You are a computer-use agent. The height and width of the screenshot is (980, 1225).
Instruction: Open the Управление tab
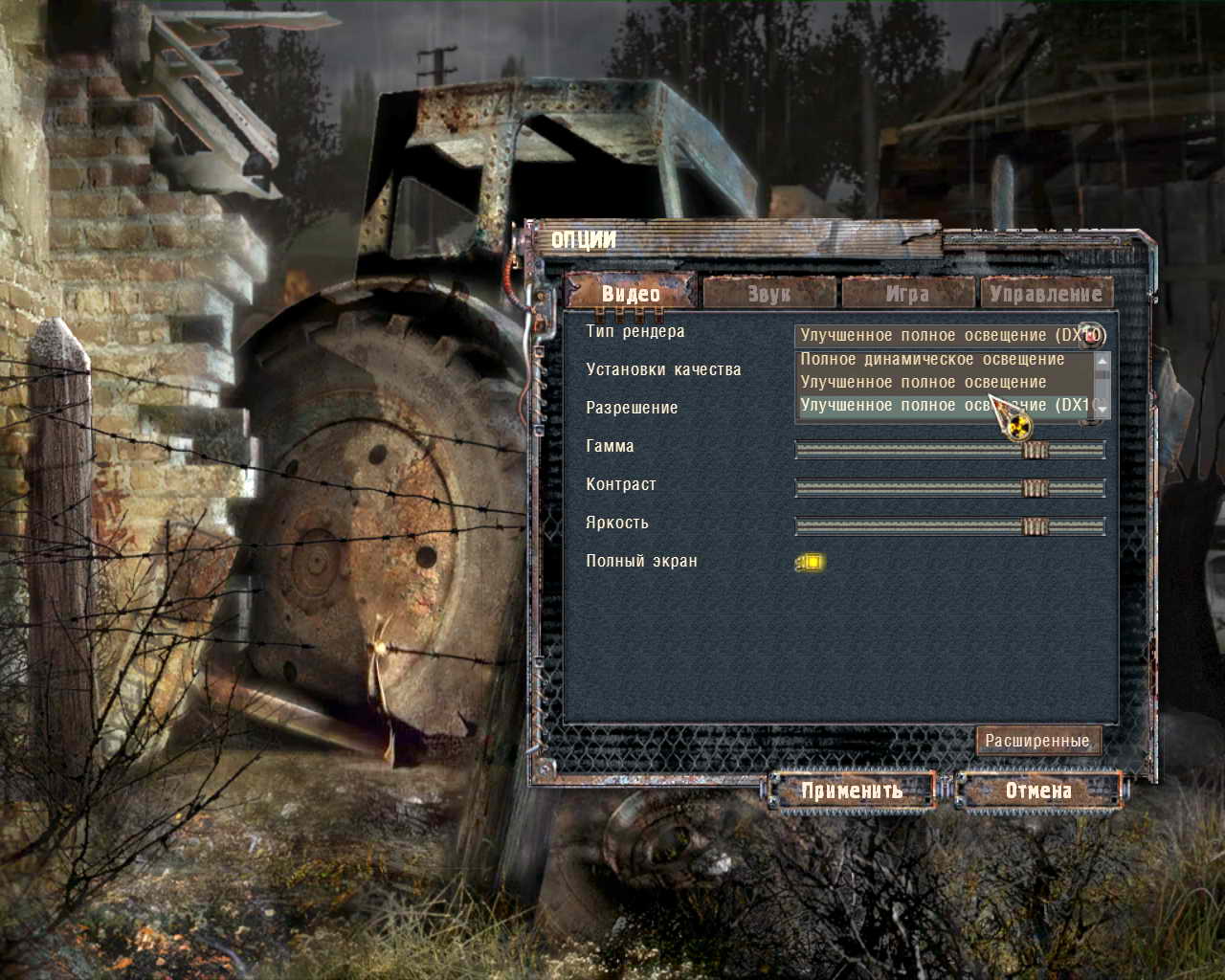[1045, 293]
